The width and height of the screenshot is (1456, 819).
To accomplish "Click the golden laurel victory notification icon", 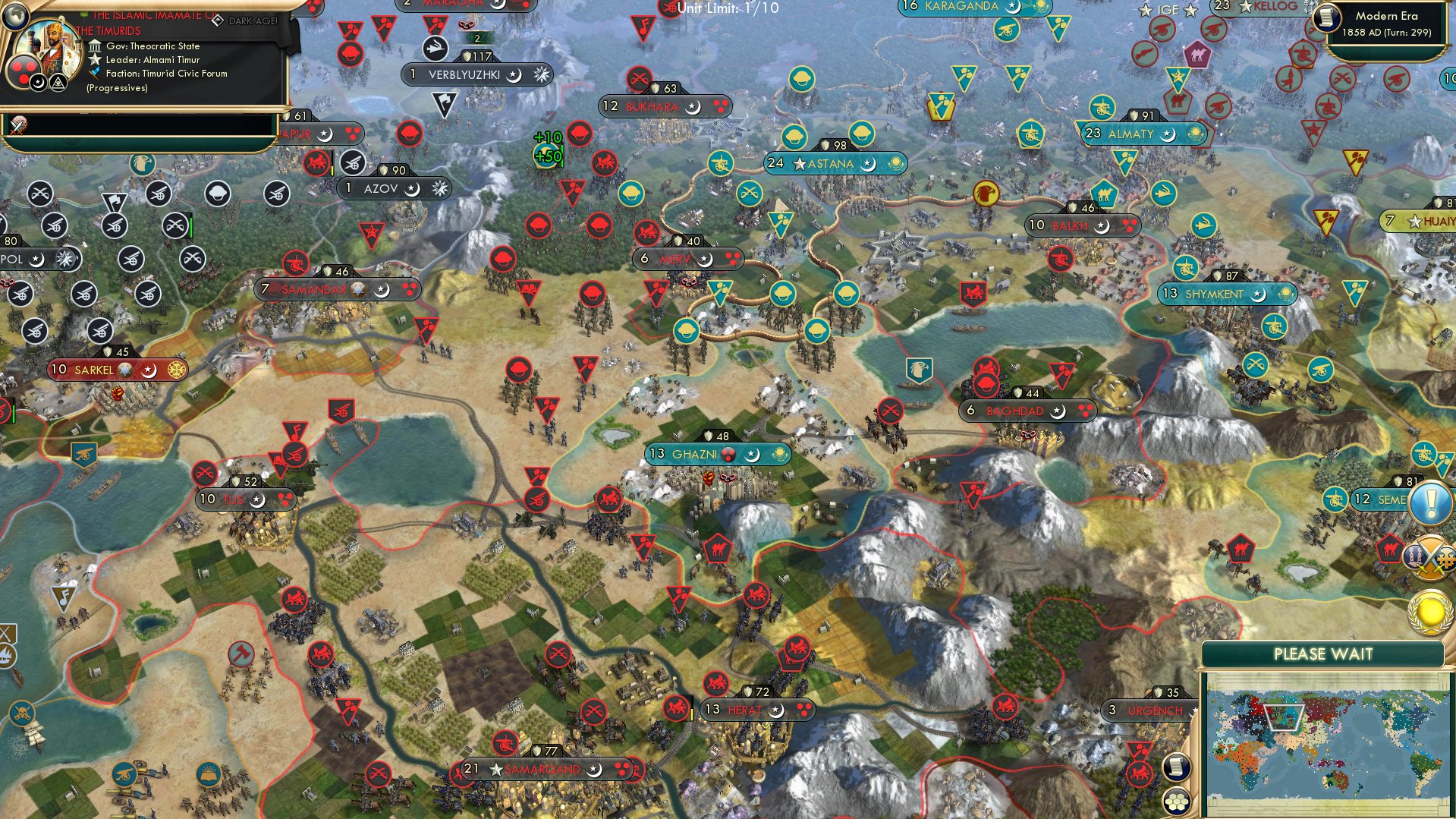I will (x=1431, y=612).
